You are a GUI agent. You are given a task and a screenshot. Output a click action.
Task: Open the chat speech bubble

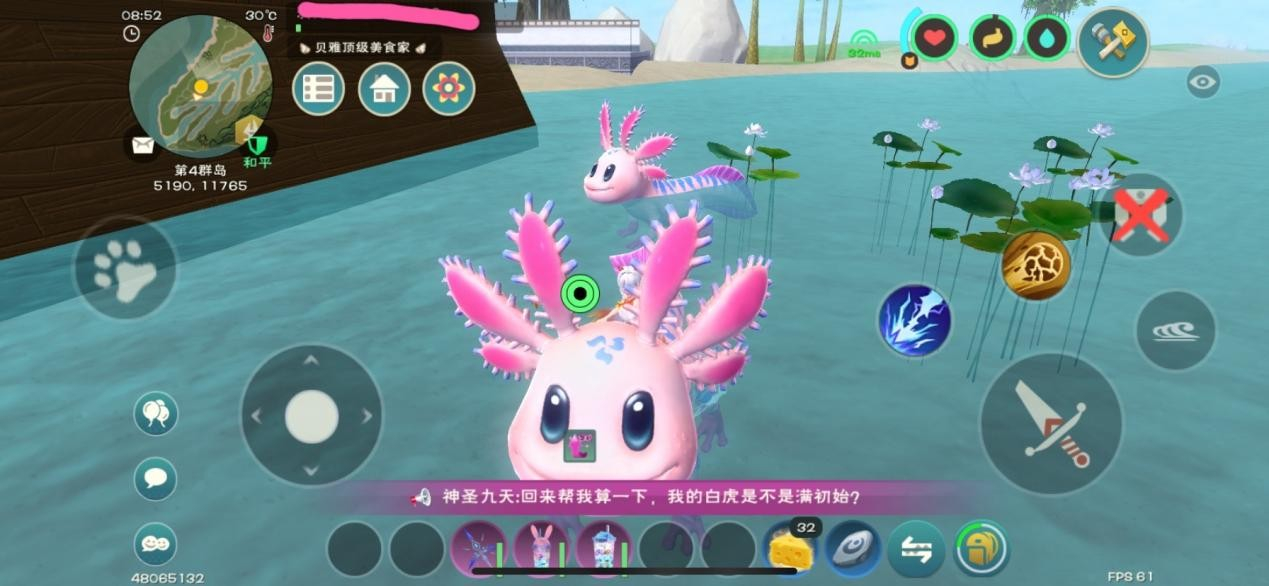(155, 478)
